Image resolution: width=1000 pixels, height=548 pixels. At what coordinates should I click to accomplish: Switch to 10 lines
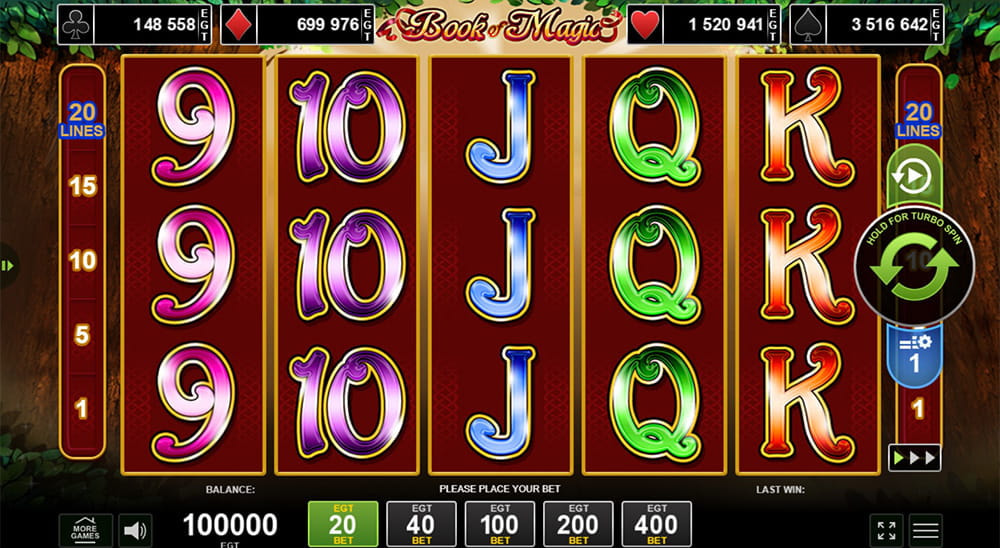tap(82, 261)
